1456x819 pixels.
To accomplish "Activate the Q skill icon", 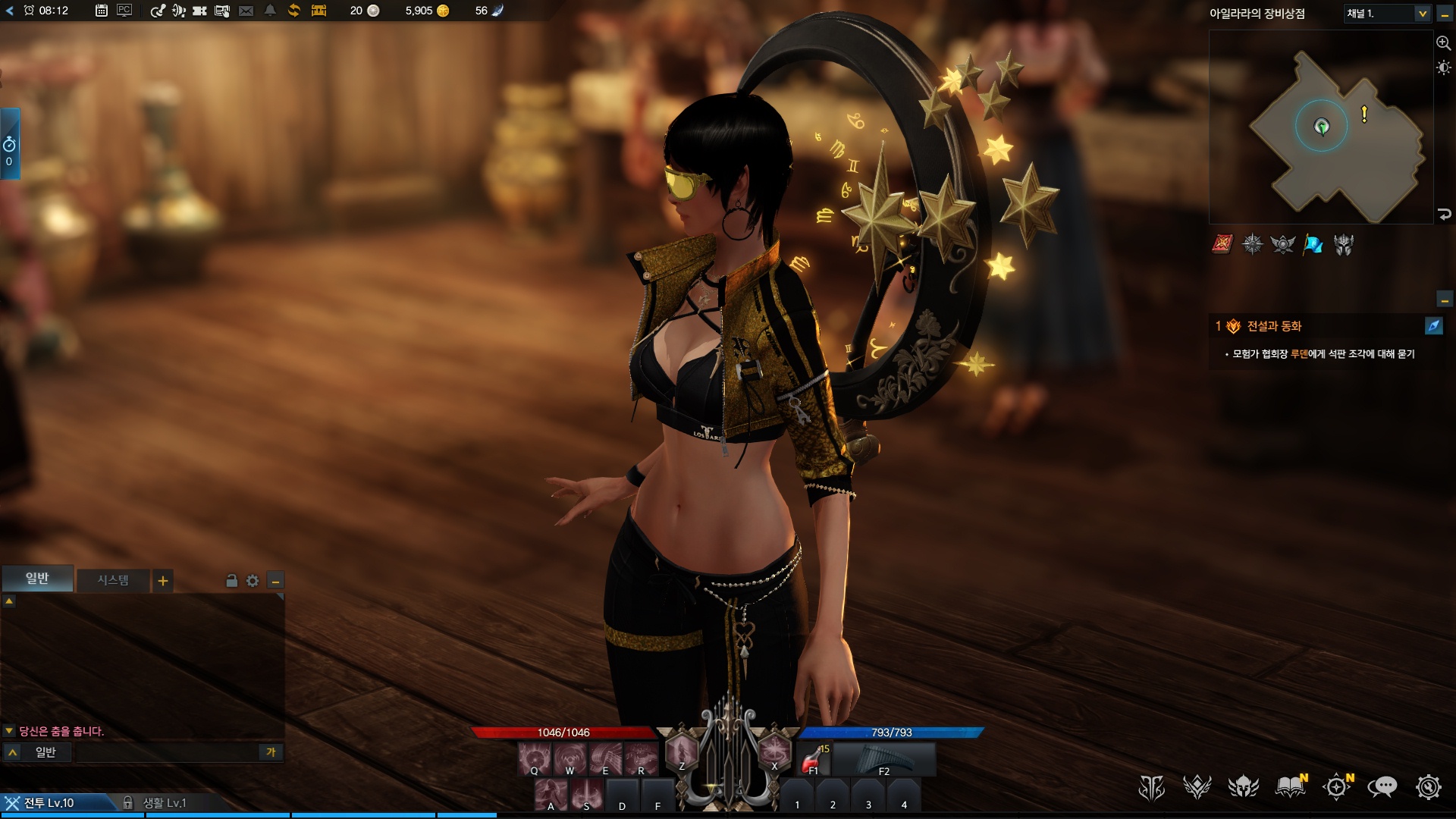I will click(x=535, y=758).
